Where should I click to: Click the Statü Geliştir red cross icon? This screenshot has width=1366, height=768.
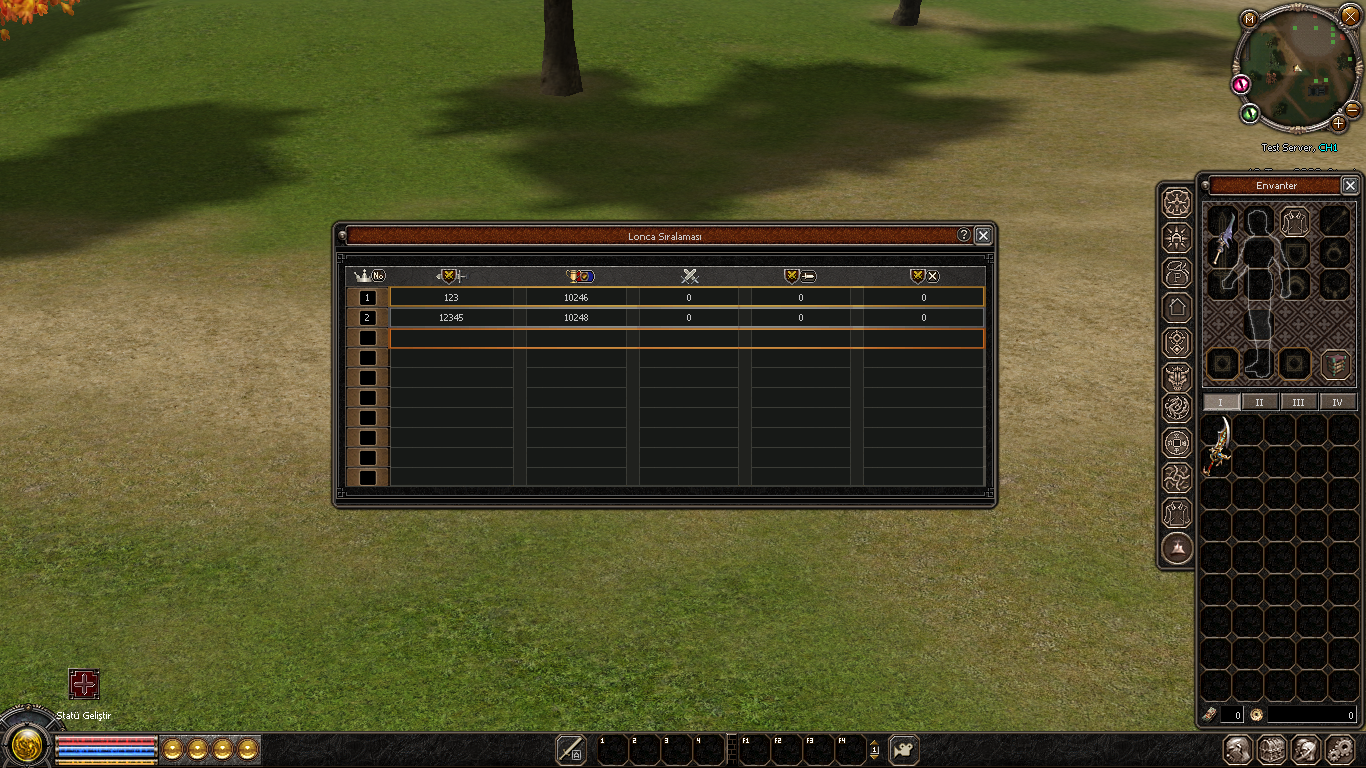(84, 684)
